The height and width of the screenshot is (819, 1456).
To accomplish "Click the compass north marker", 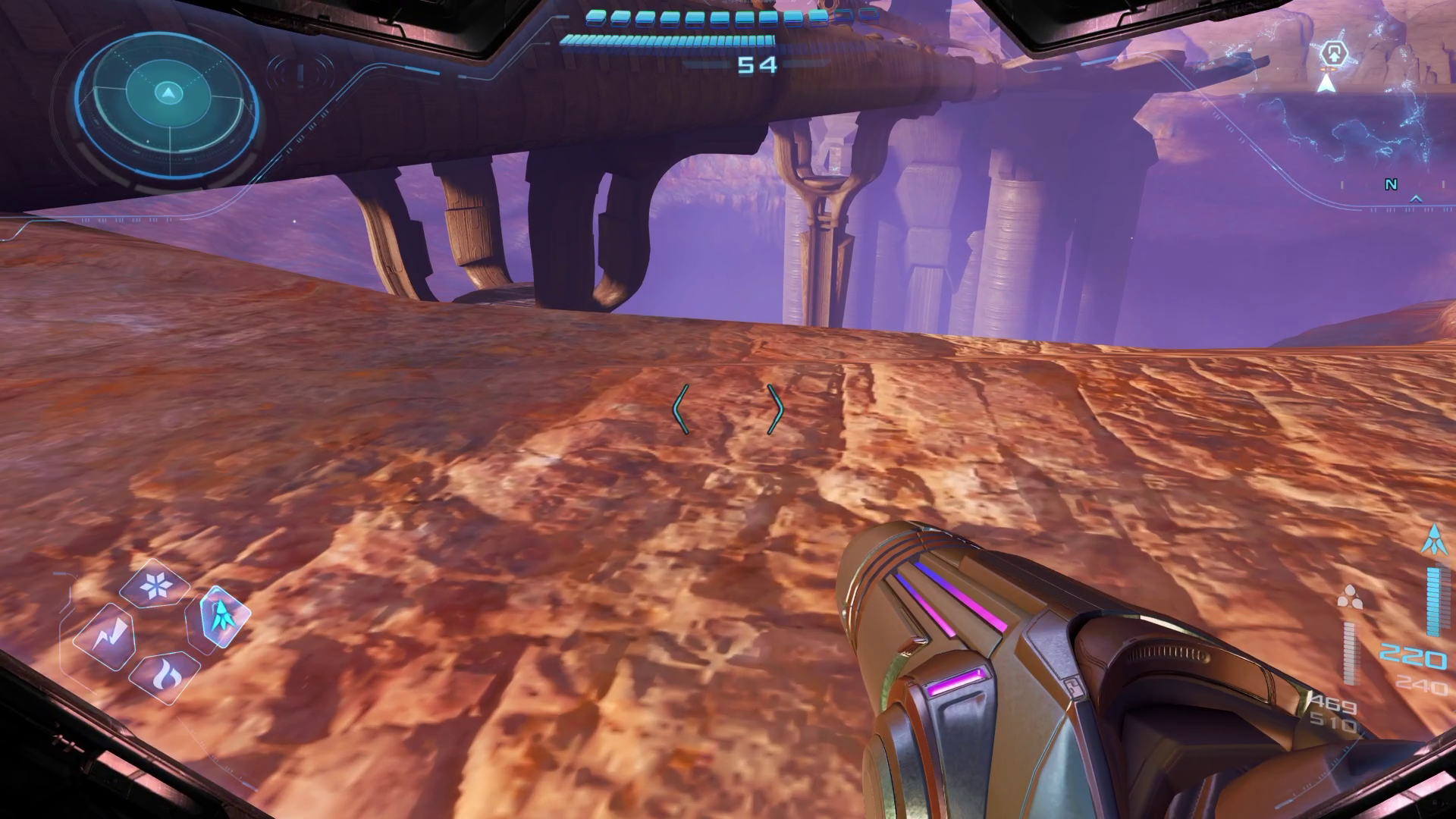I will click(x=1391, y=185).
